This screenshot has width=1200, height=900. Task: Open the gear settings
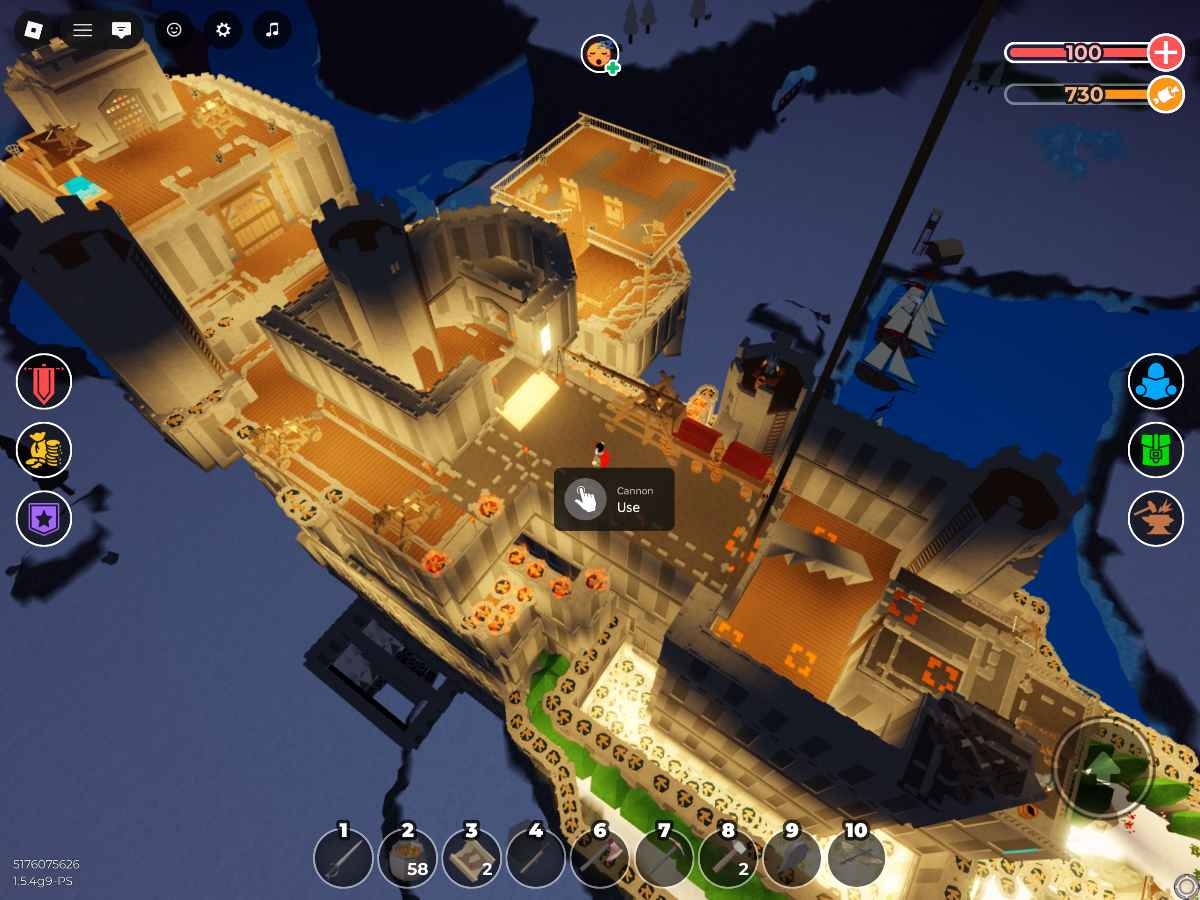pos(223,30)
